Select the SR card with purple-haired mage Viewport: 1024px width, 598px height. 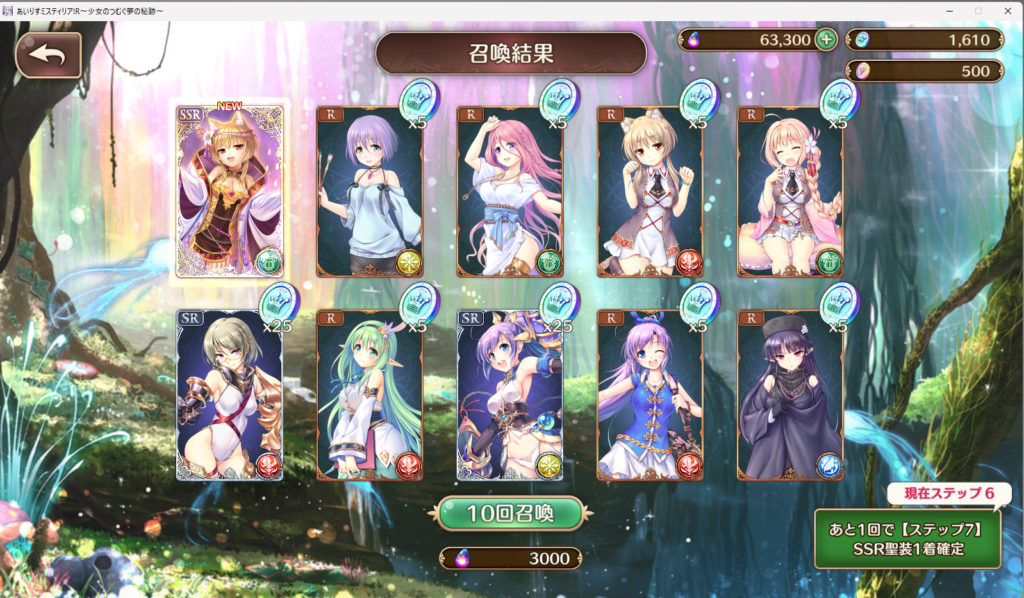510,395
